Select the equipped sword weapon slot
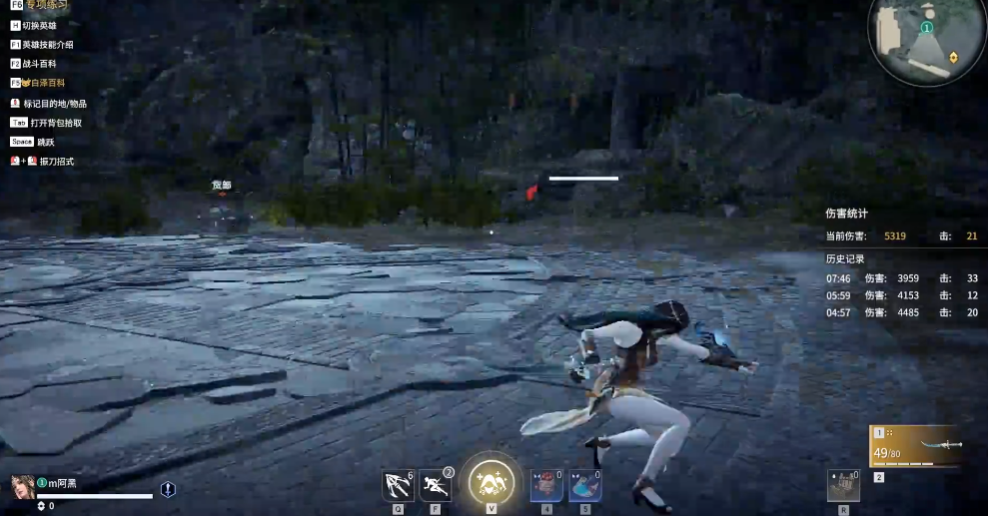This screenshot has height=516, width=988. [x=917, y=447]
